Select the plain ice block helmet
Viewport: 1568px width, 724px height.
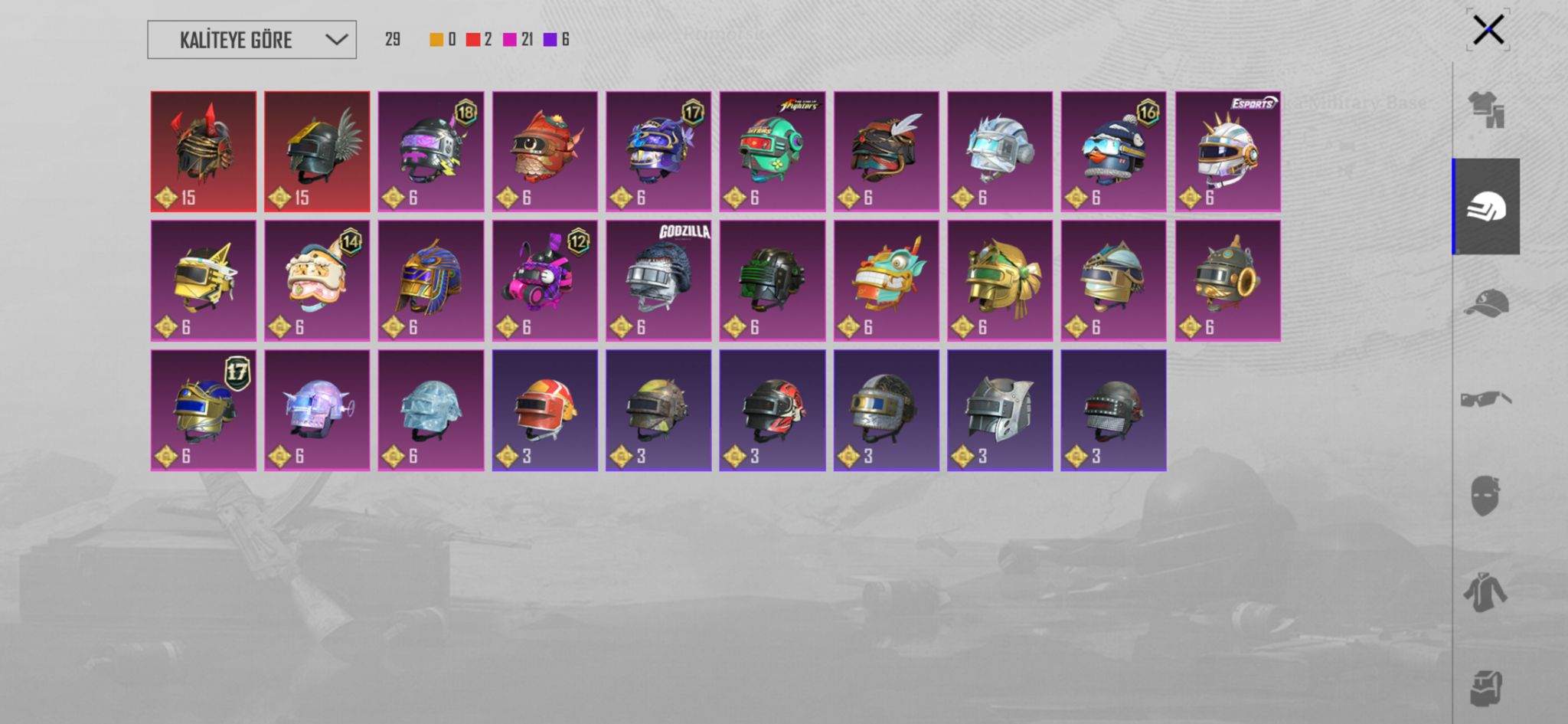pyautogui.click(x=431, y=410)
